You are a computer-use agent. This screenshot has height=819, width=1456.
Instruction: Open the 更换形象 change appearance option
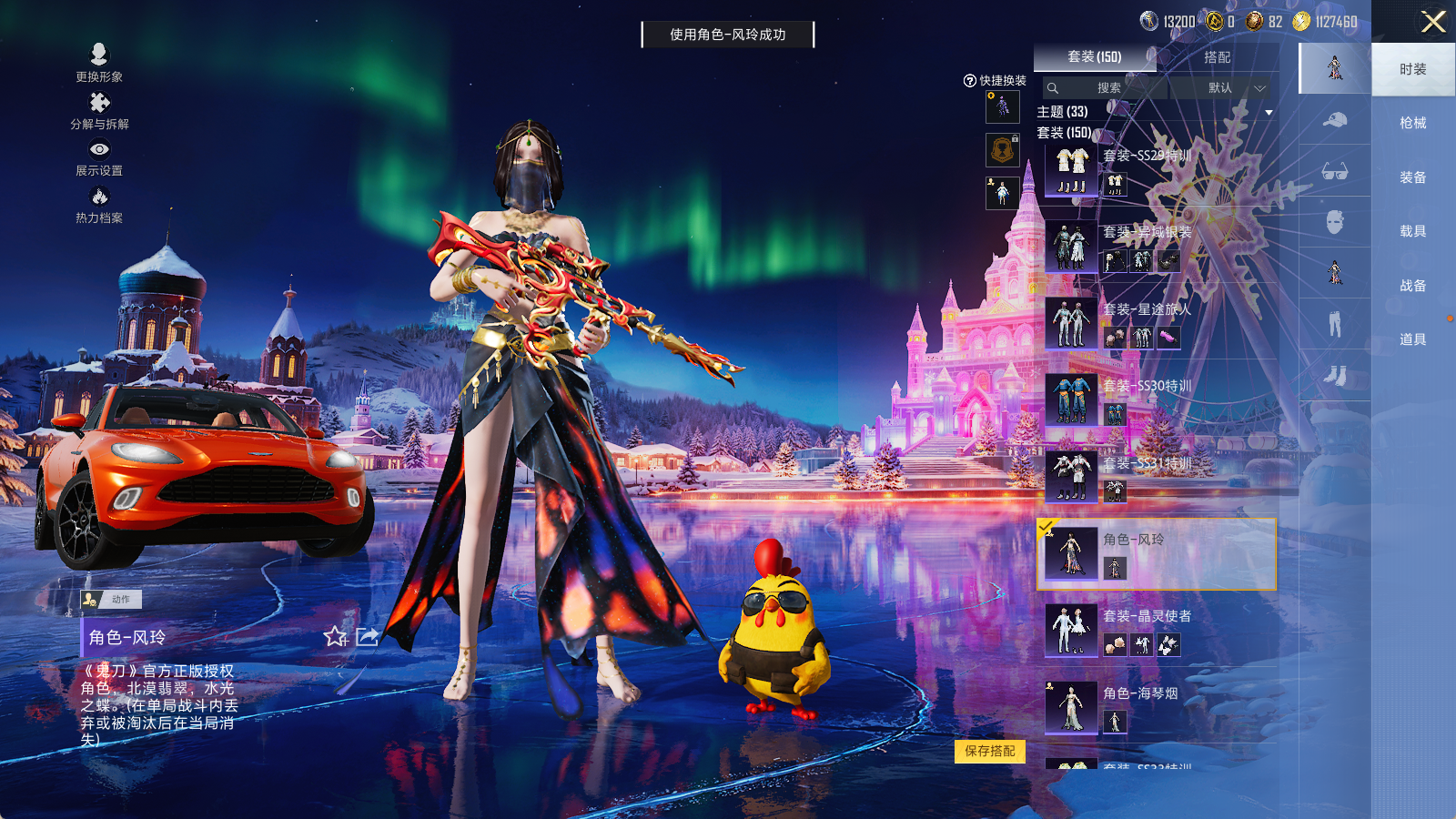click(99, 63)
